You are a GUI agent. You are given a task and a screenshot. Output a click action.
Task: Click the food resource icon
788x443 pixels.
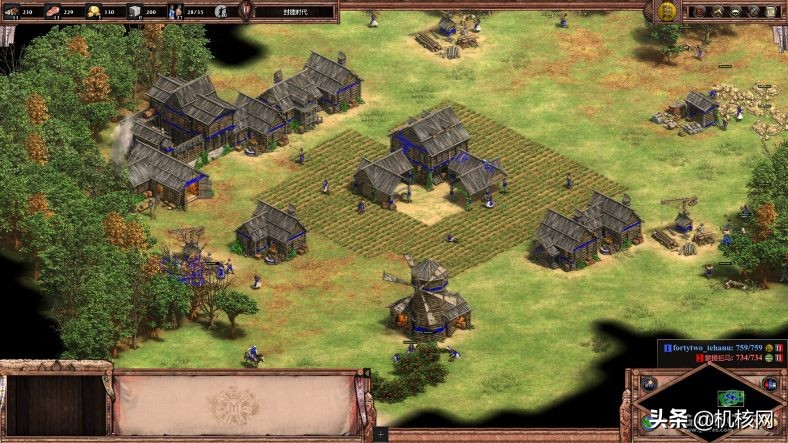point(55,11)
